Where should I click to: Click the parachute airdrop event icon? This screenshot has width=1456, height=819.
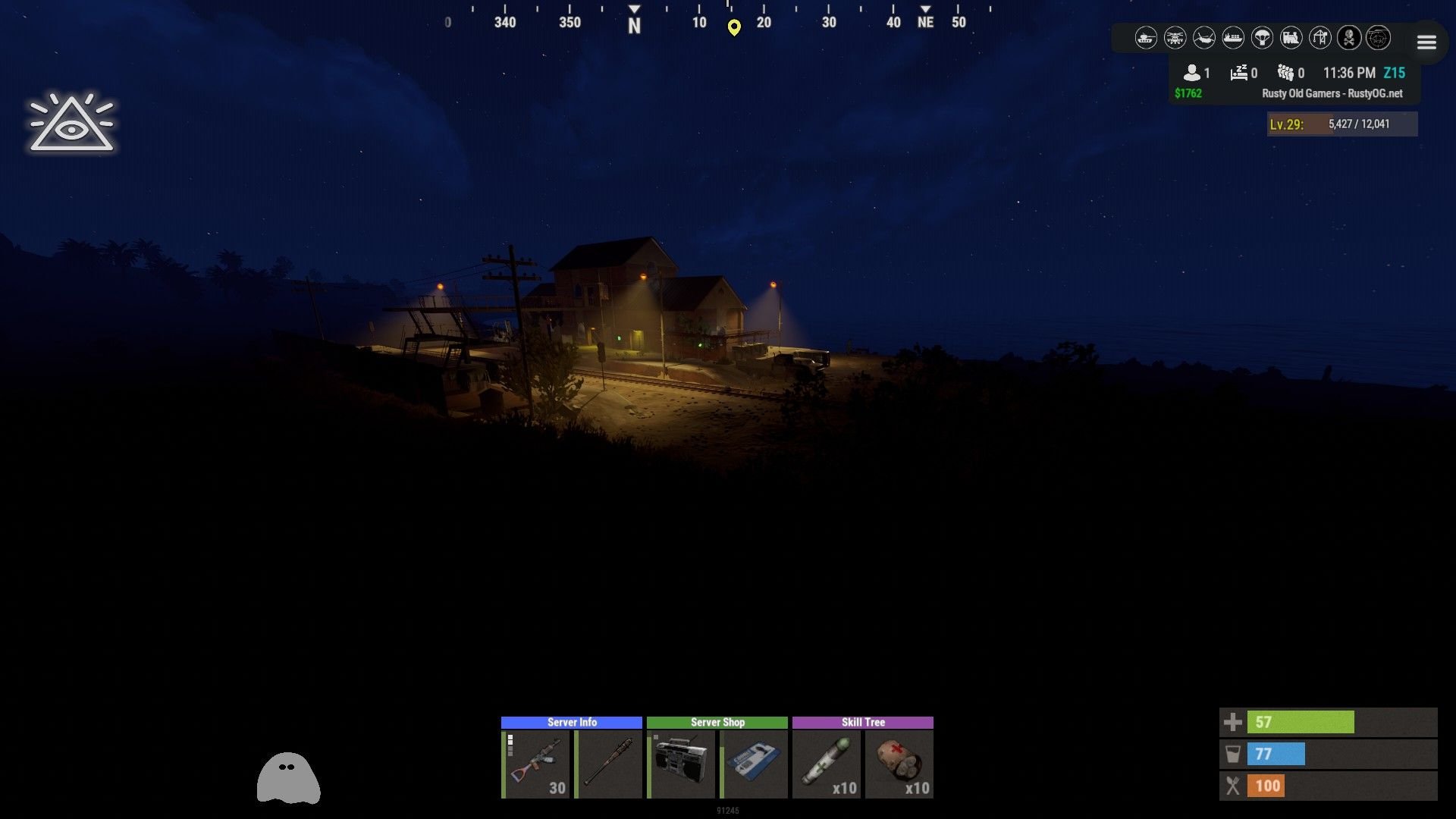1262,37
